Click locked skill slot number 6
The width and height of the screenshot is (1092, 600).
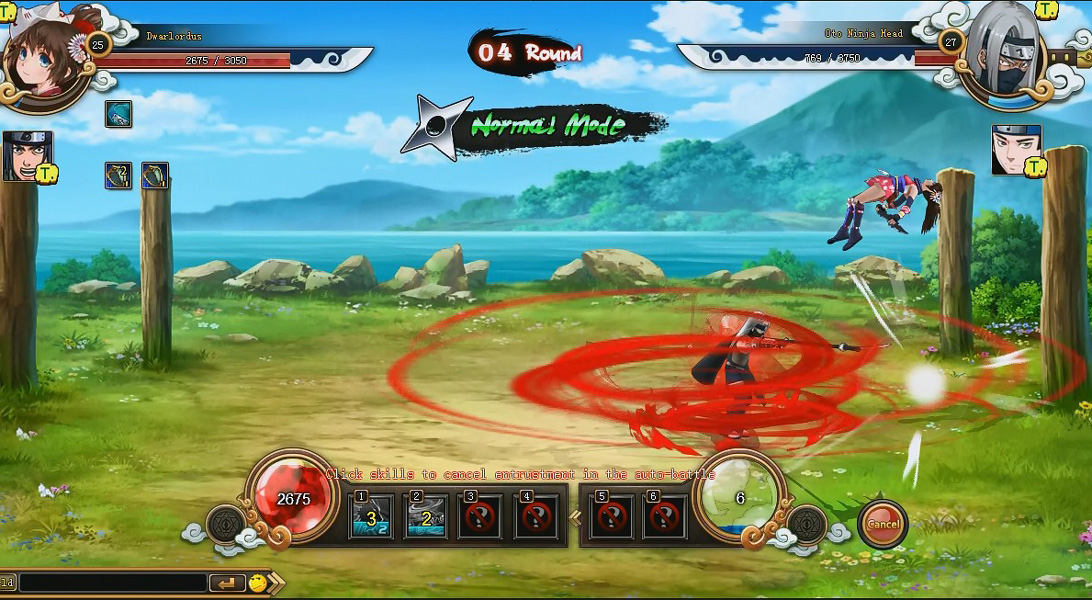click(665, 517)
